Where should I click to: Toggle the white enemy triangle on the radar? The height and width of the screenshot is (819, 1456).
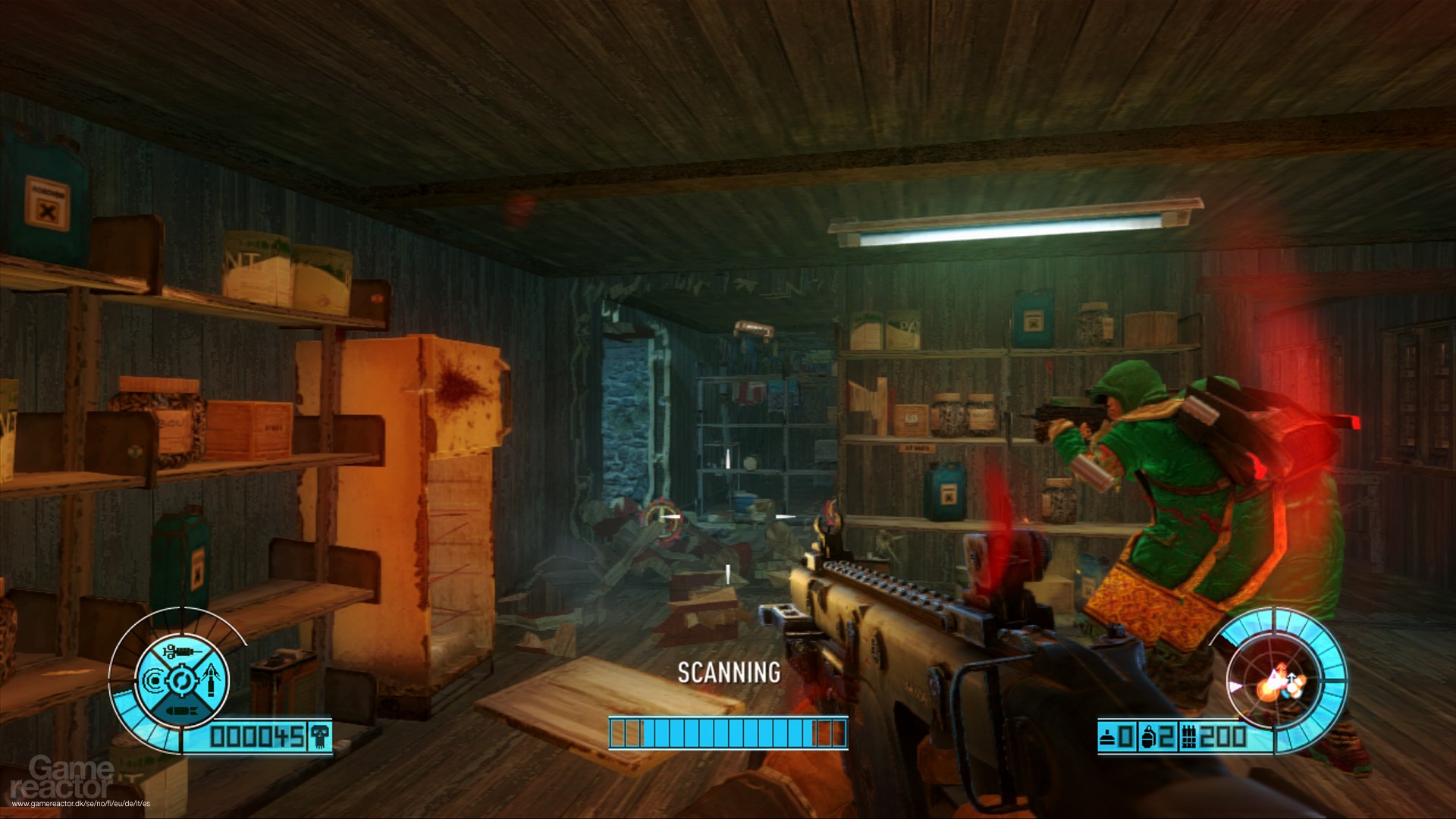click(x=1276, y=678)
